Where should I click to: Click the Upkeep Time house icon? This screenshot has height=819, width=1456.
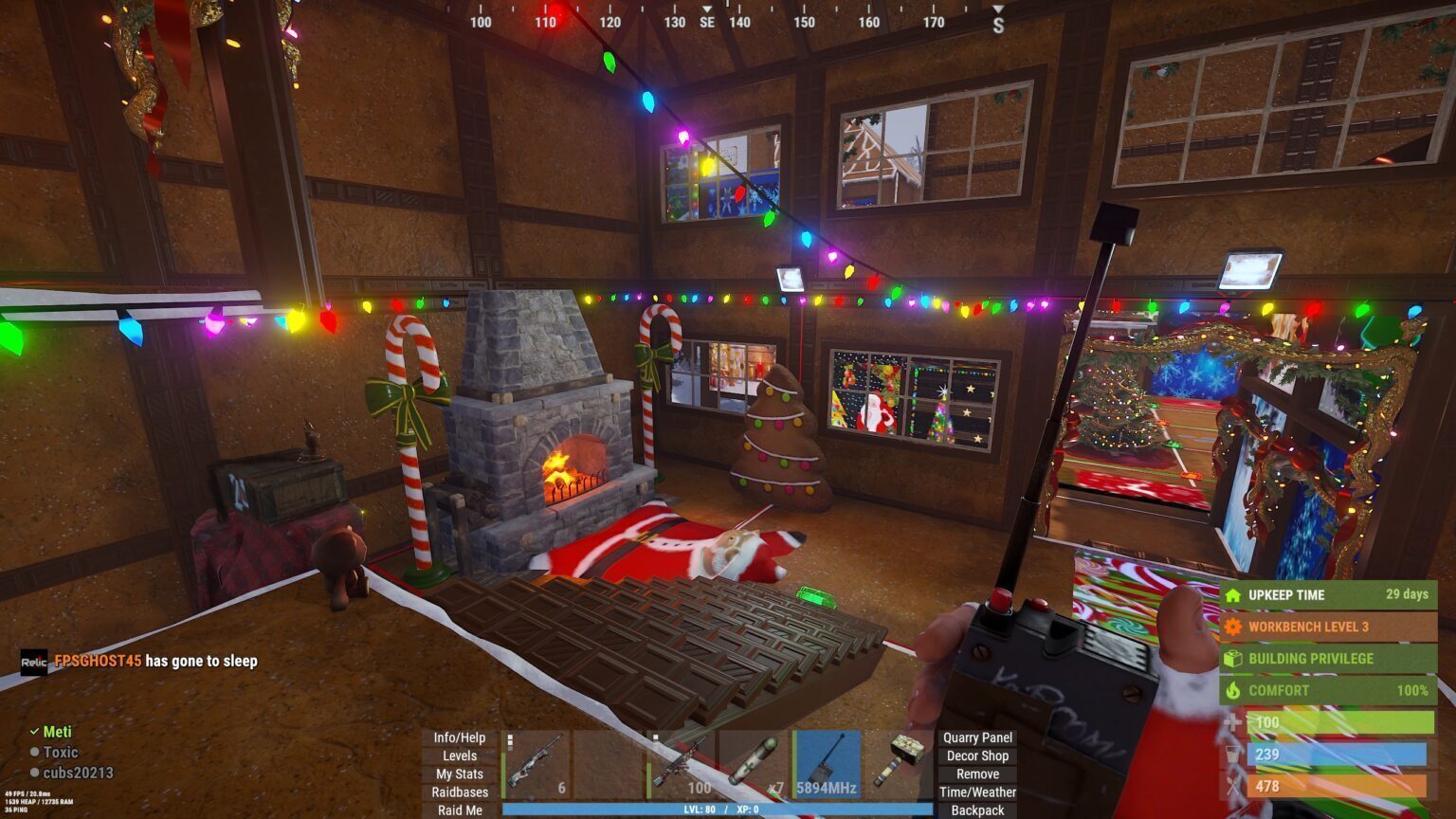(1232, 595)
